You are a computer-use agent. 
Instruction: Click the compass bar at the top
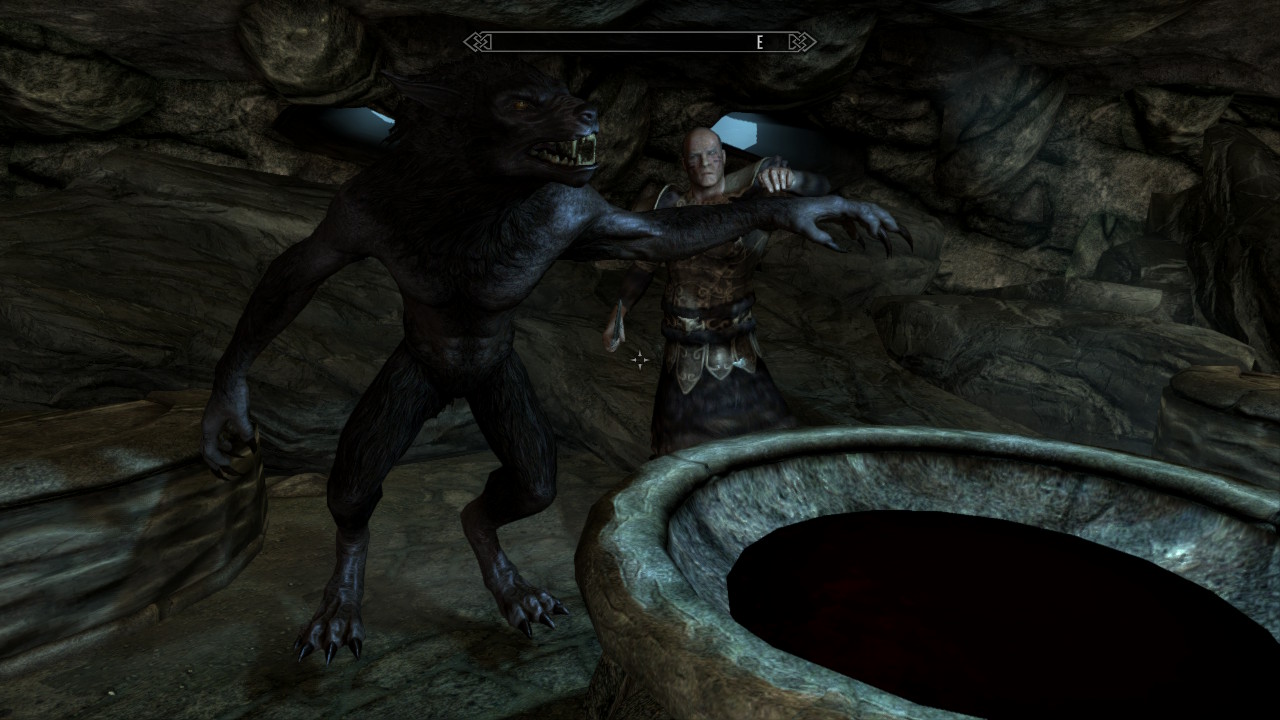640,42
